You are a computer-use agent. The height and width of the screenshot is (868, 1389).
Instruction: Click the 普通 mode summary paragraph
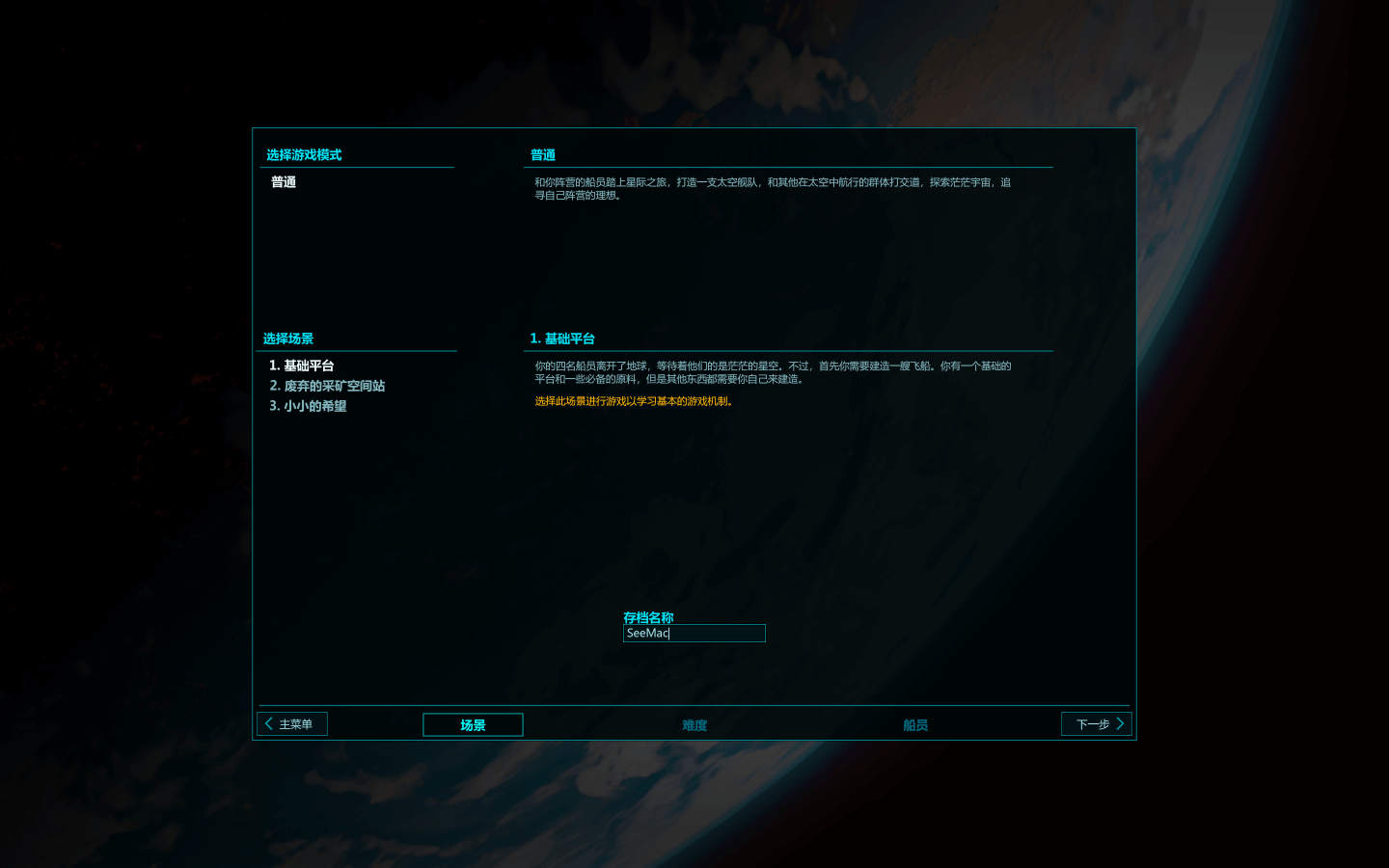(772, 188)
